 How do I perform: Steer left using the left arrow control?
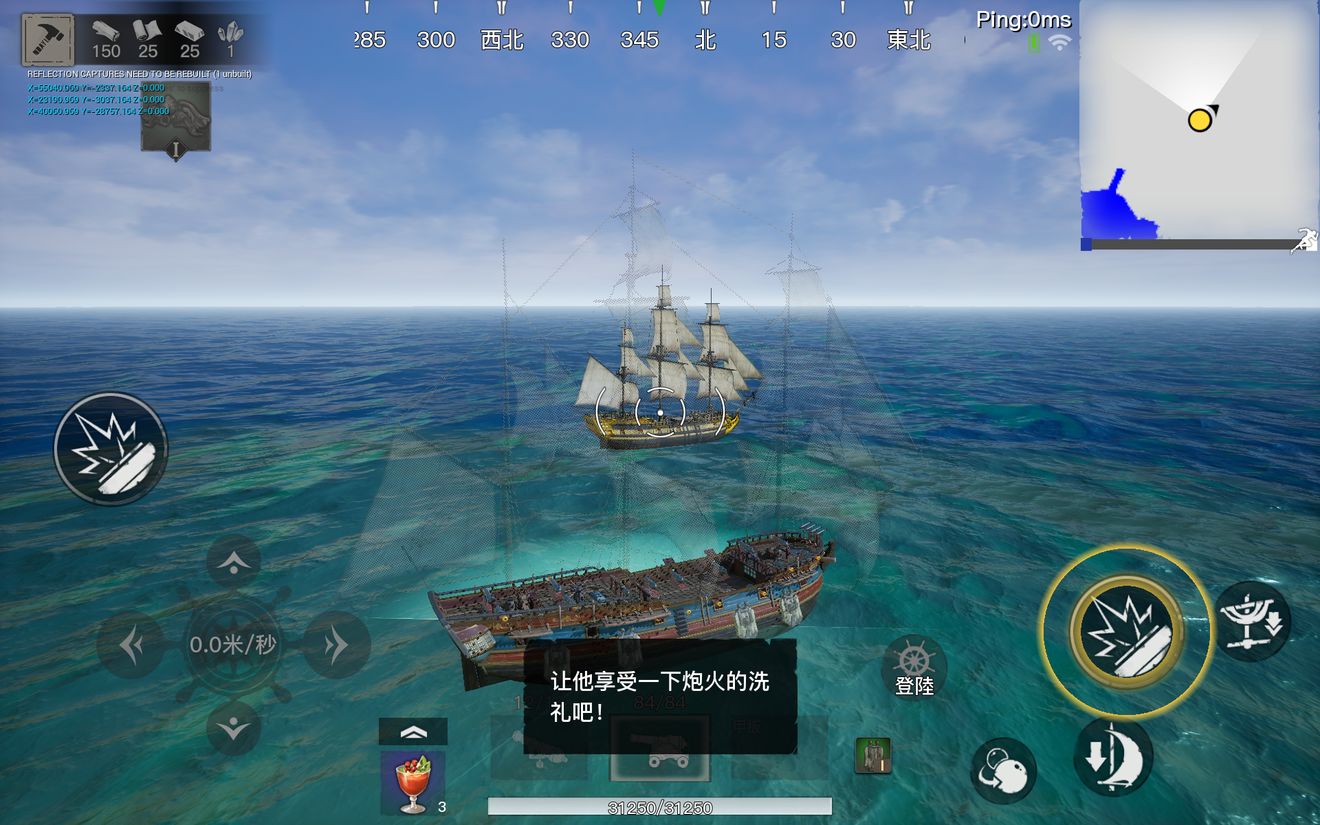click(x=130, y=643)
